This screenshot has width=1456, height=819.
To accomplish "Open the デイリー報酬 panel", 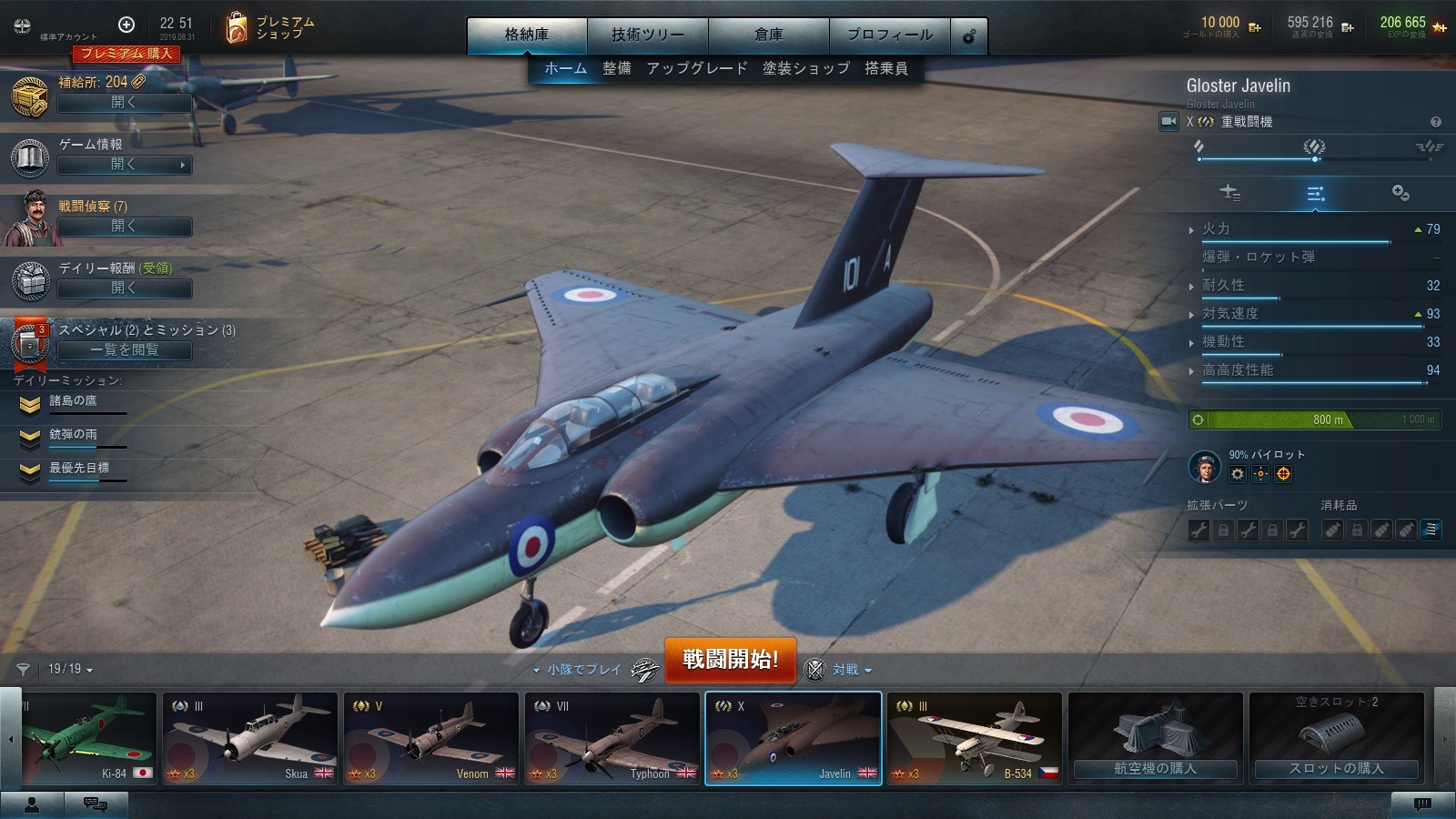I will pyautogui.click(x=124, y=288).
